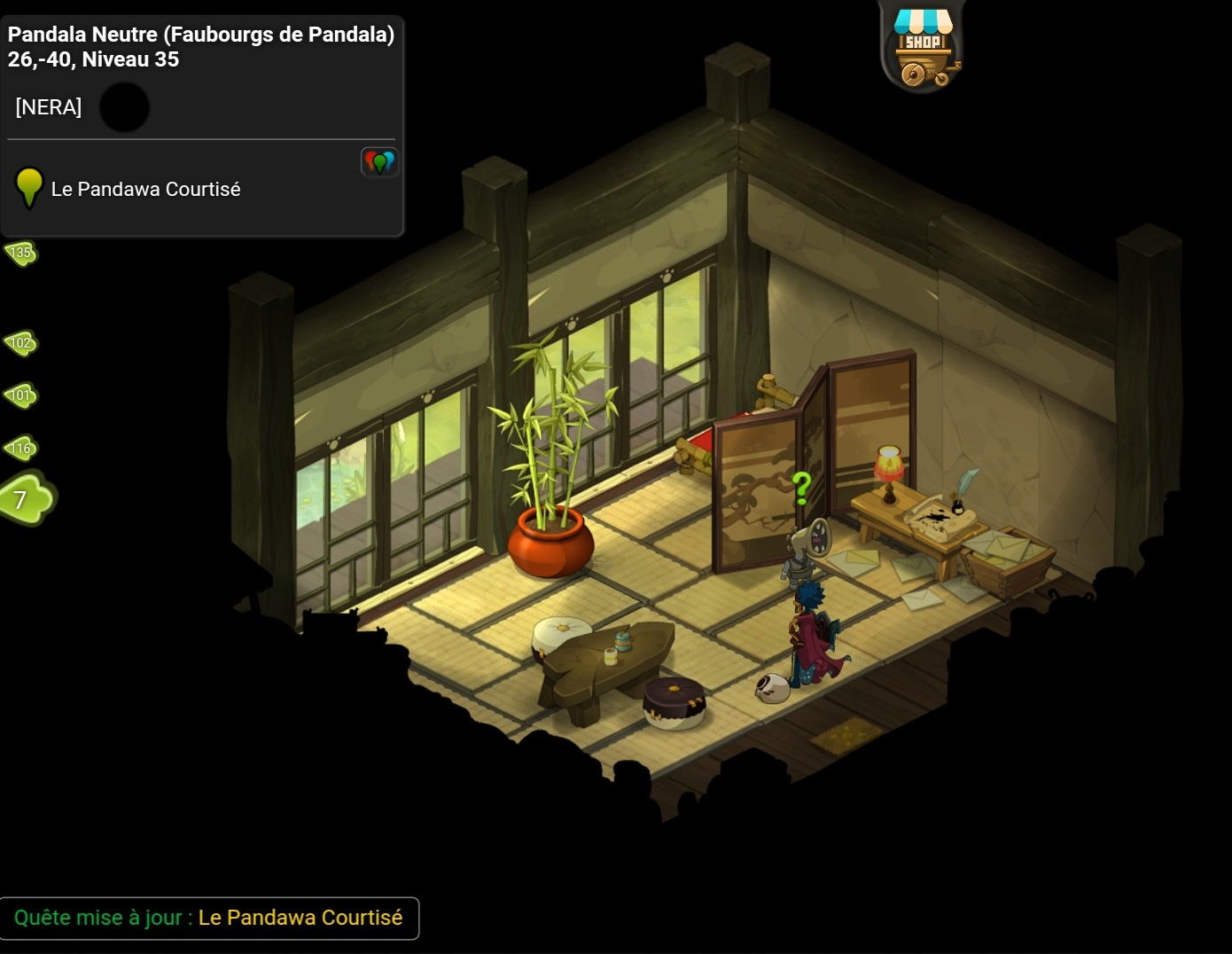Viewport: 1232px width, 954px height.
Task: Activate the large green leaf tag 7
Action: point(26,498)
